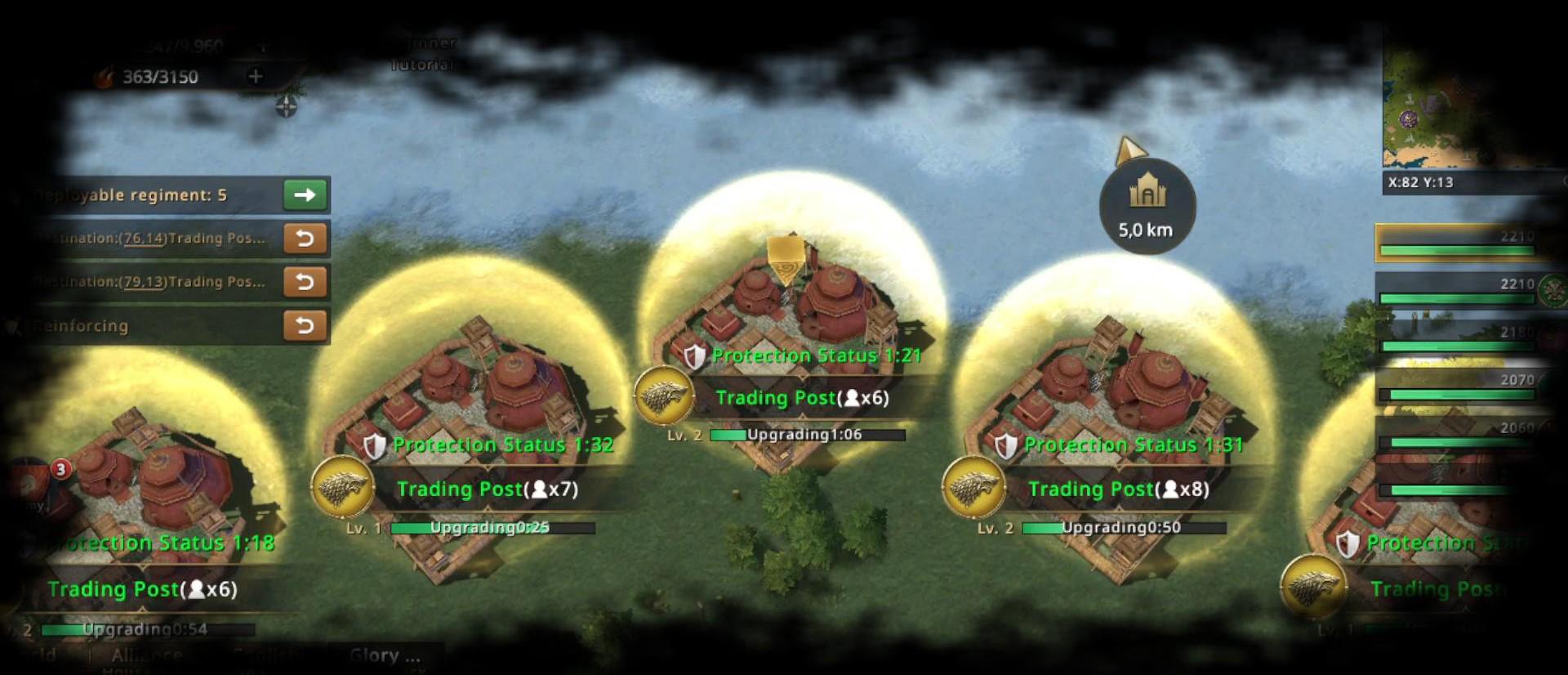This screenshot has width=1568, height=675.
Task: Select the 2070 regiment row
Action: [1458, 387]
